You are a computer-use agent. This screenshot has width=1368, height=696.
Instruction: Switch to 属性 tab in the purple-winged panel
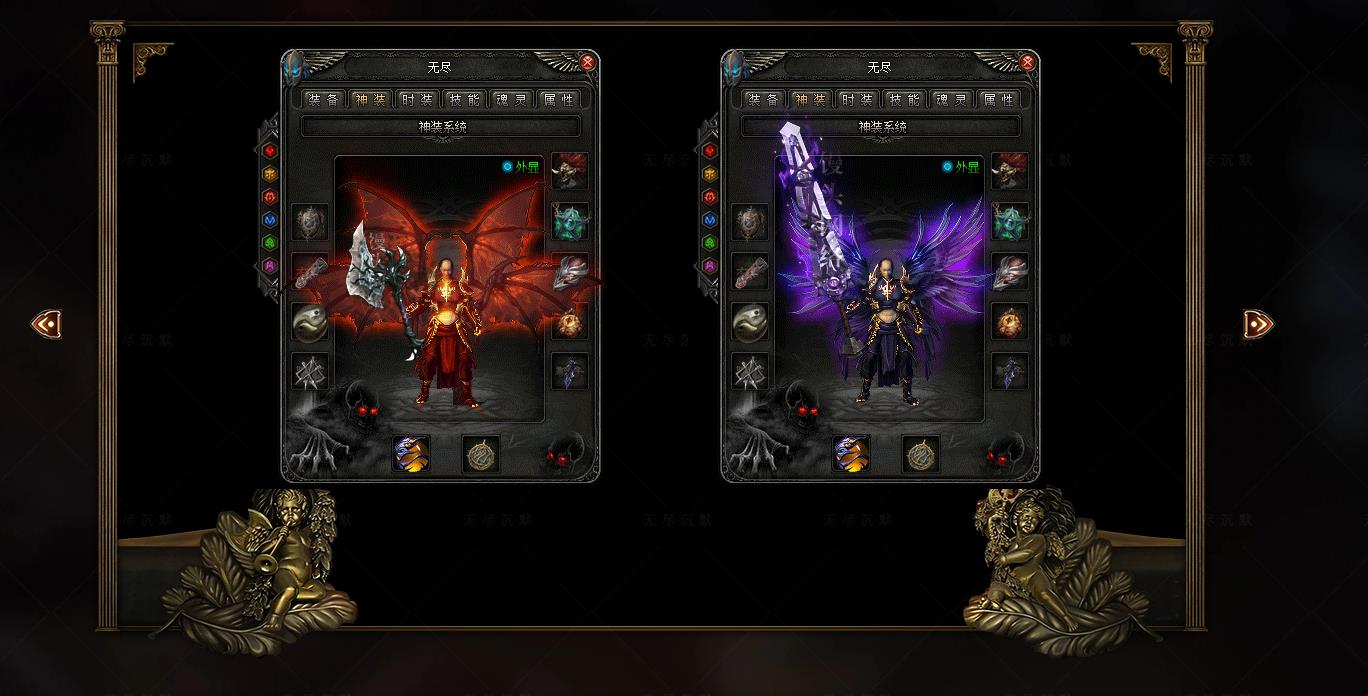tap(998, 100)
